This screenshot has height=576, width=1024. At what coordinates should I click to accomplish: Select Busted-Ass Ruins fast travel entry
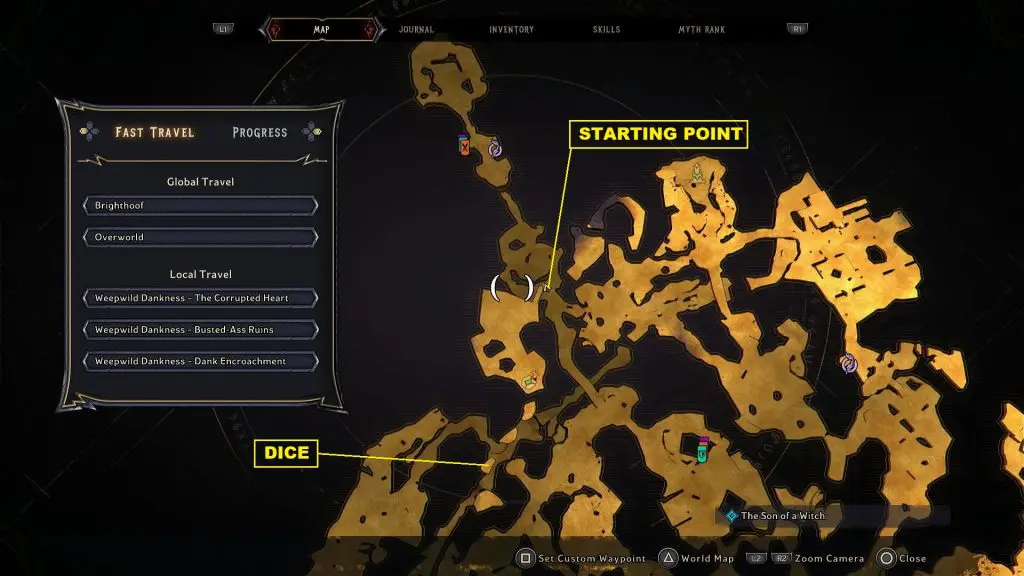[x=201, y=330]
